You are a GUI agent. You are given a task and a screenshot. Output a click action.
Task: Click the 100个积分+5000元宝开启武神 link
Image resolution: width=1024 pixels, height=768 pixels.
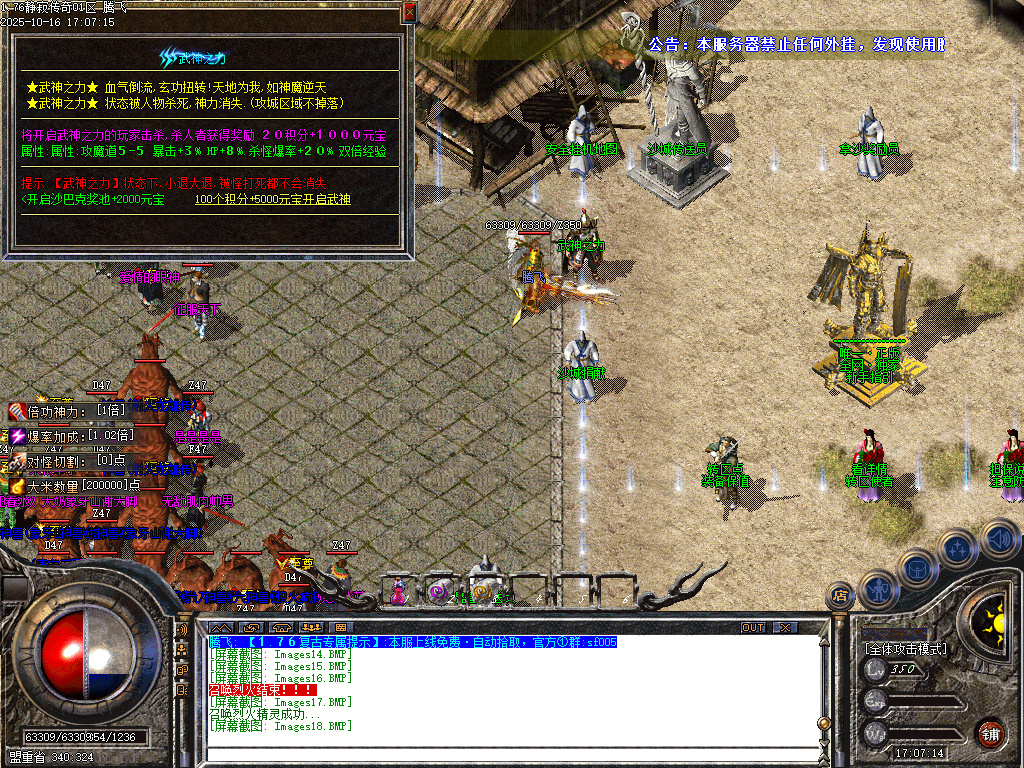[x=272, y=199]
